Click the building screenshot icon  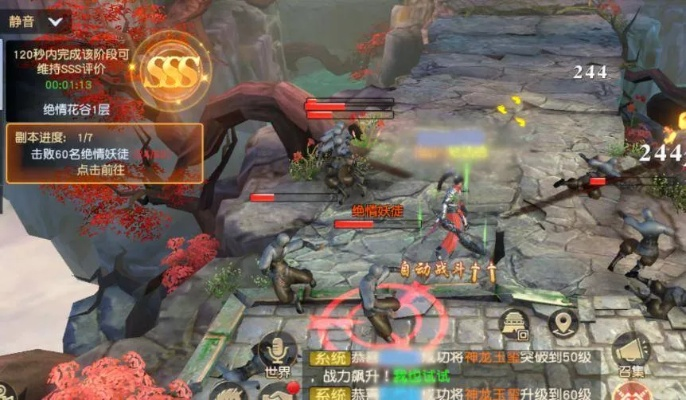(x=515, y=323)
